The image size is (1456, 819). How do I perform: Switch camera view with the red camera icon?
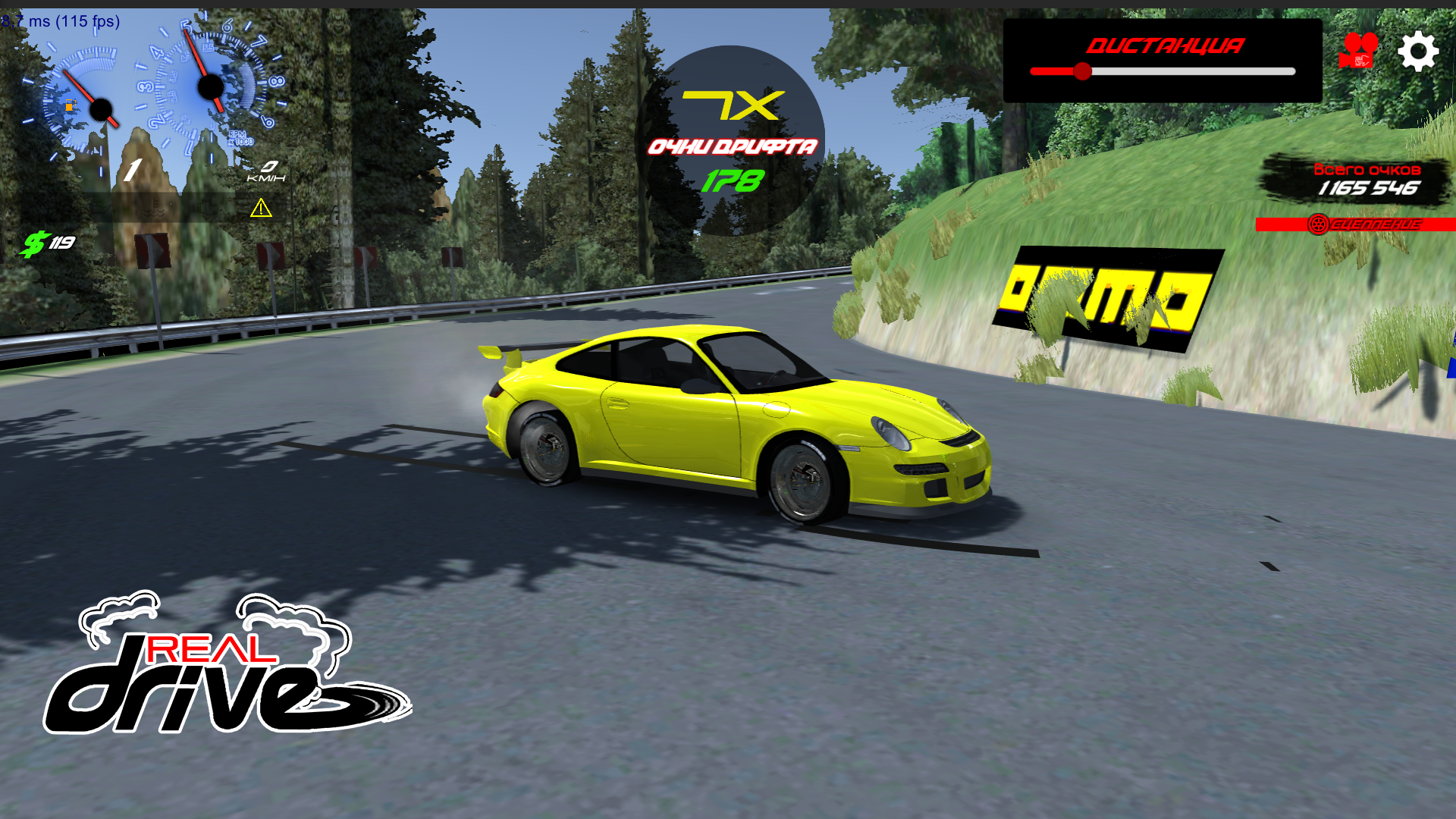pyautogui.click(x=1357, y=52)
